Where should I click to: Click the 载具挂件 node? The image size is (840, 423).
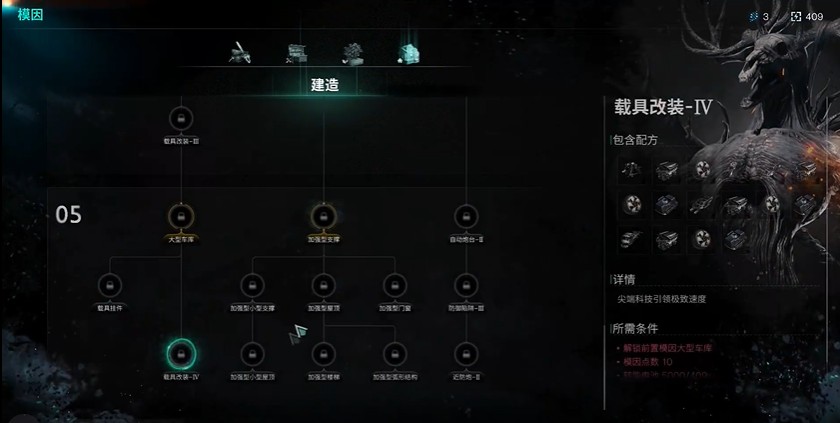(110, 285)
